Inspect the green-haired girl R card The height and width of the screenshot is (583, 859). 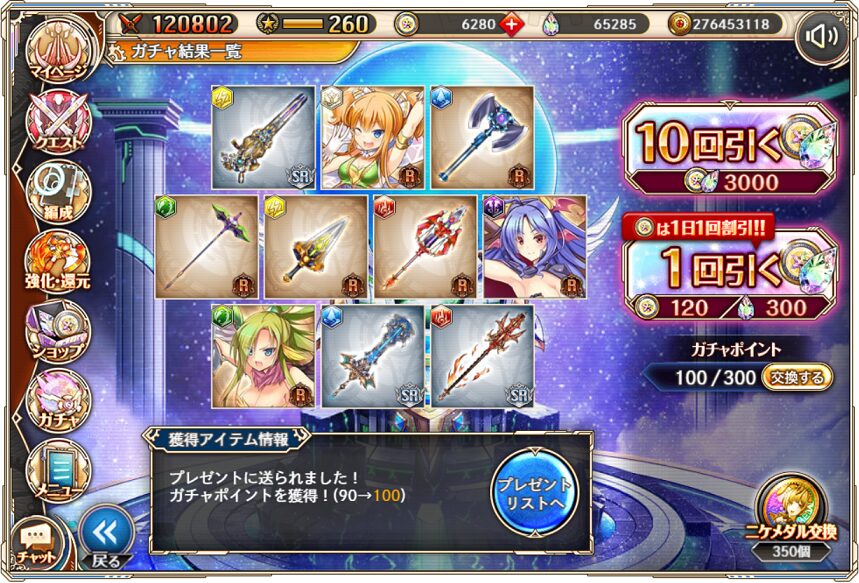pos(261,356)
